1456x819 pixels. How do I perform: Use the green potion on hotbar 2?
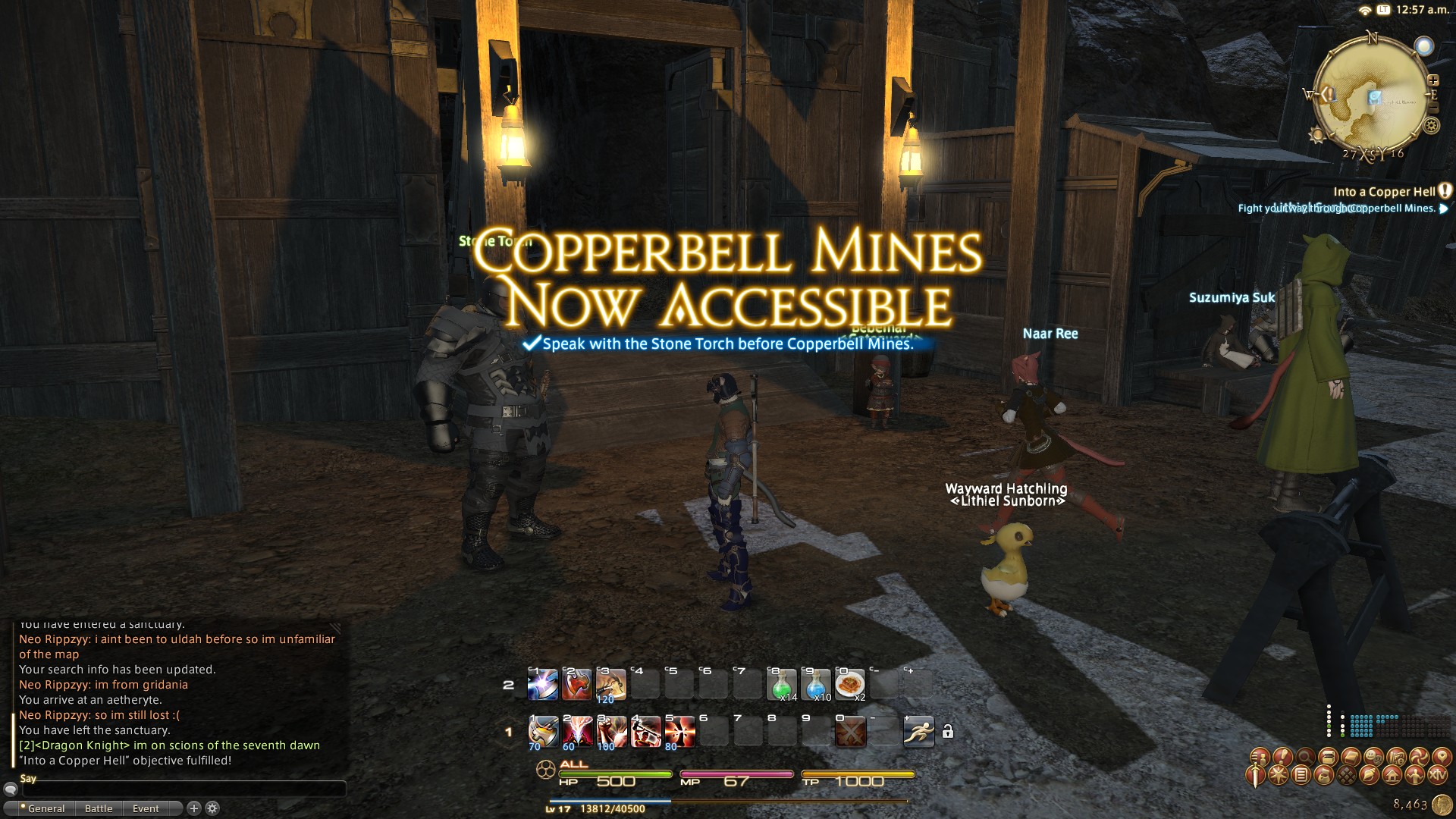tap(782, 685)
